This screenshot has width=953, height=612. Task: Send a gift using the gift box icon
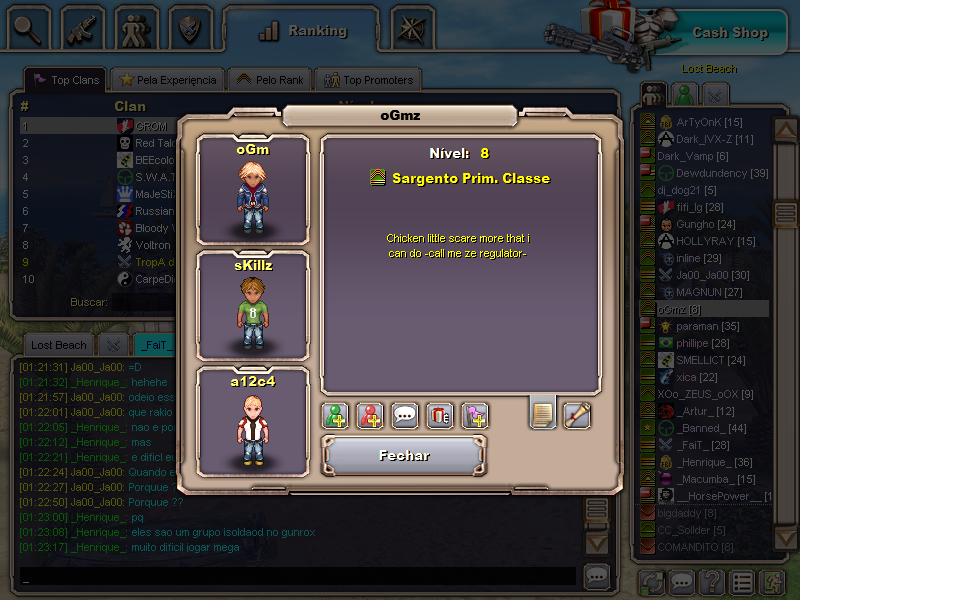coord(440,415)
